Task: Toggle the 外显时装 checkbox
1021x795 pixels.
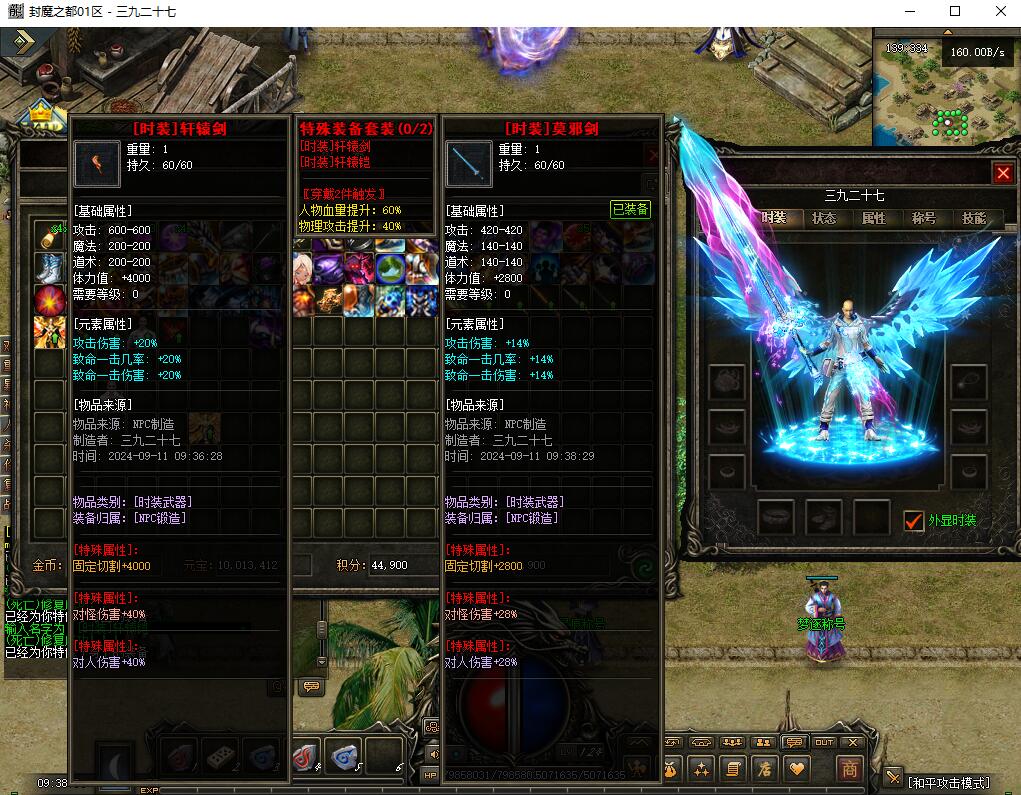Action: [913, 520]
